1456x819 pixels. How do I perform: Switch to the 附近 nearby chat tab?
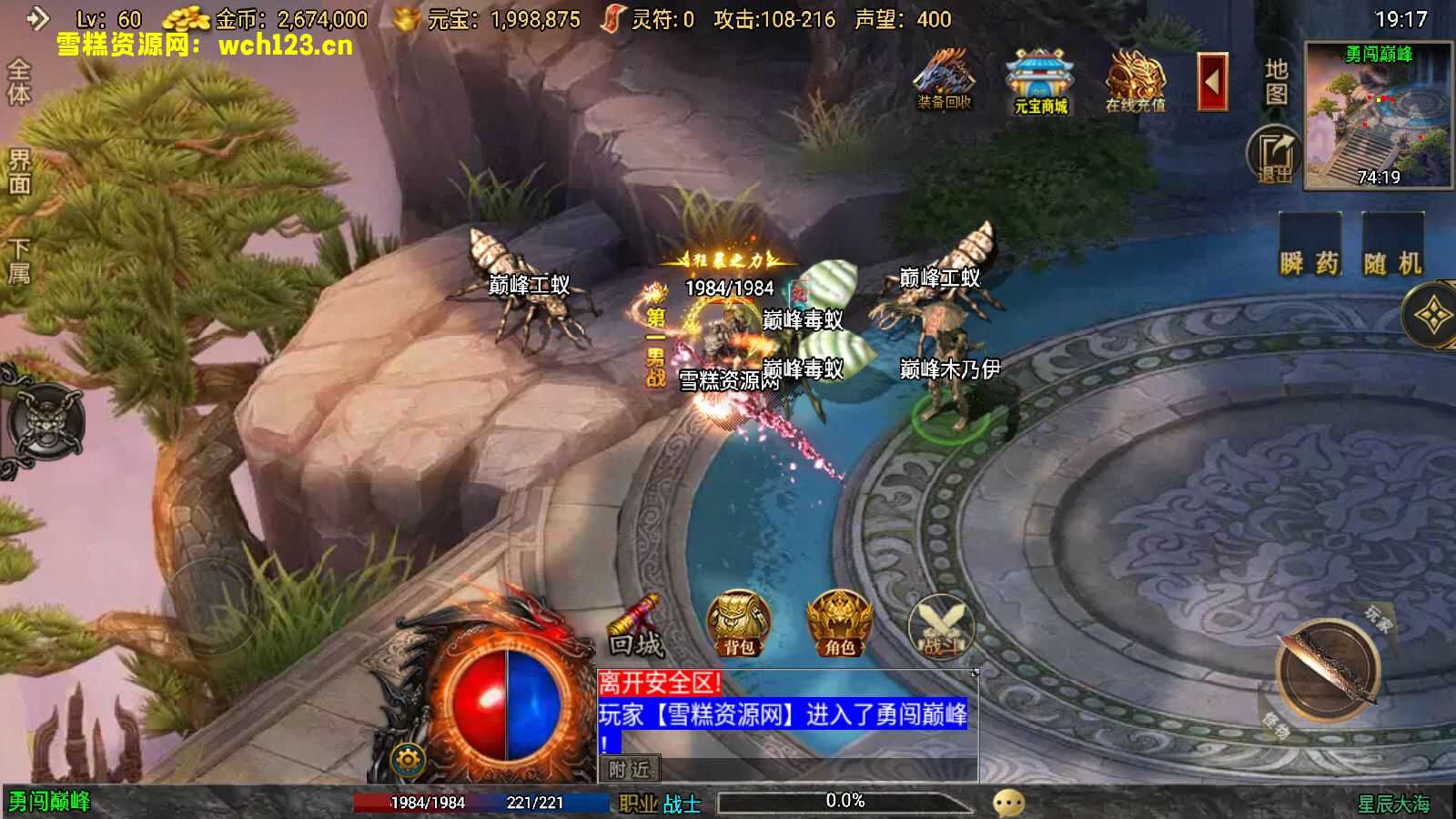632,769
